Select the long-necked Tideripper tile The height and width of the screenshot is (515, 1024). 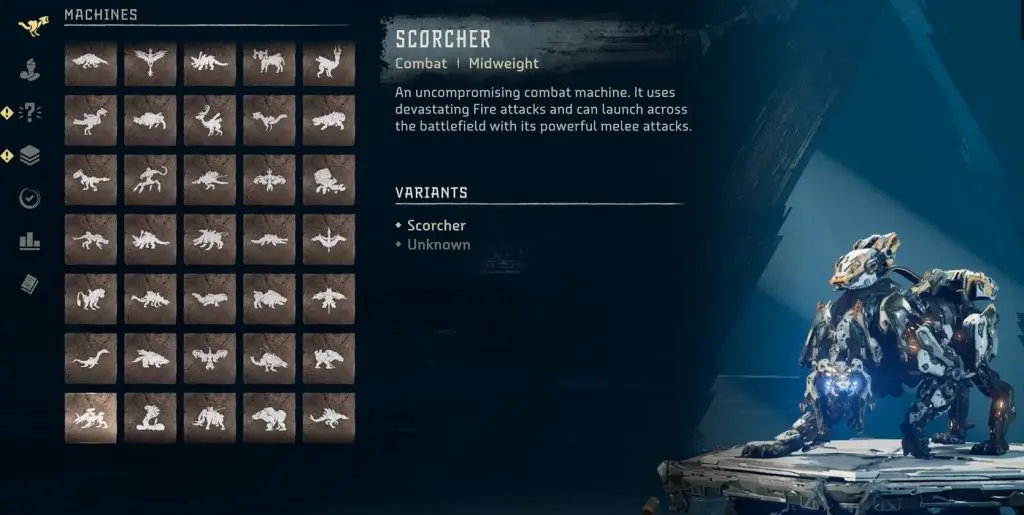point(90,357)
